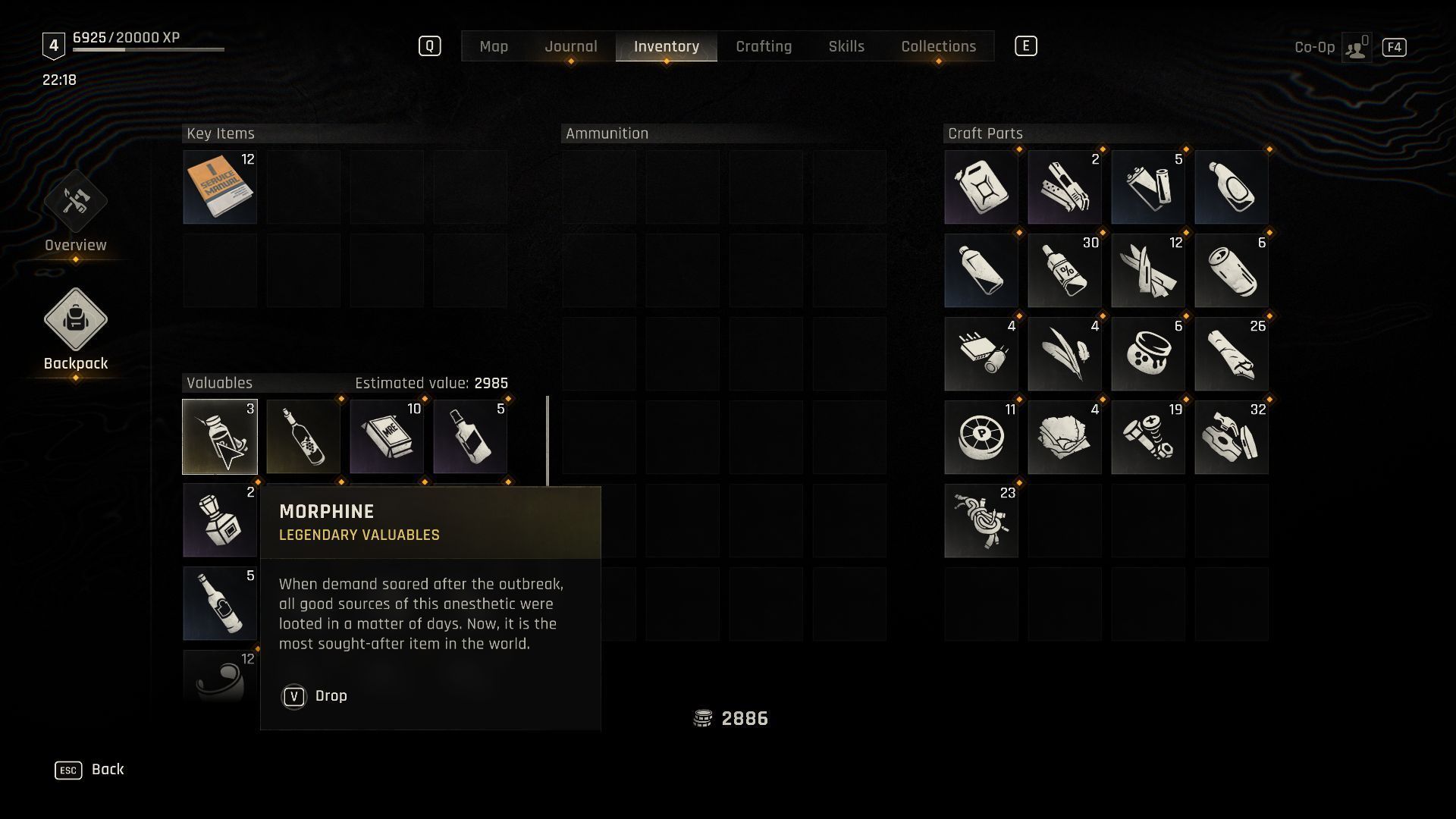Select the feathers craft part
Screen dimensions: 1456x819
coord(1065,354)
